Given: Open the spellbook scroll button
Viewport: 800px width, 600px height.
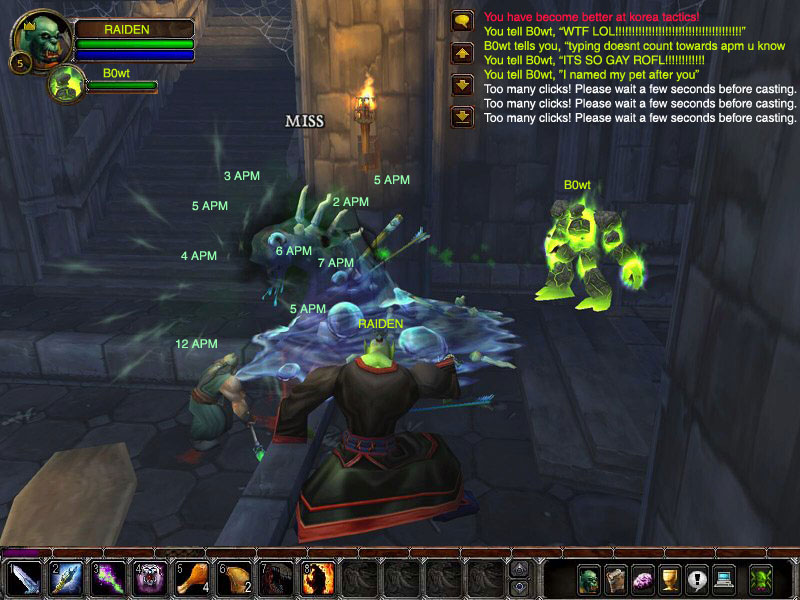Looking at the screenshot, I should click(x=616, y=579).
